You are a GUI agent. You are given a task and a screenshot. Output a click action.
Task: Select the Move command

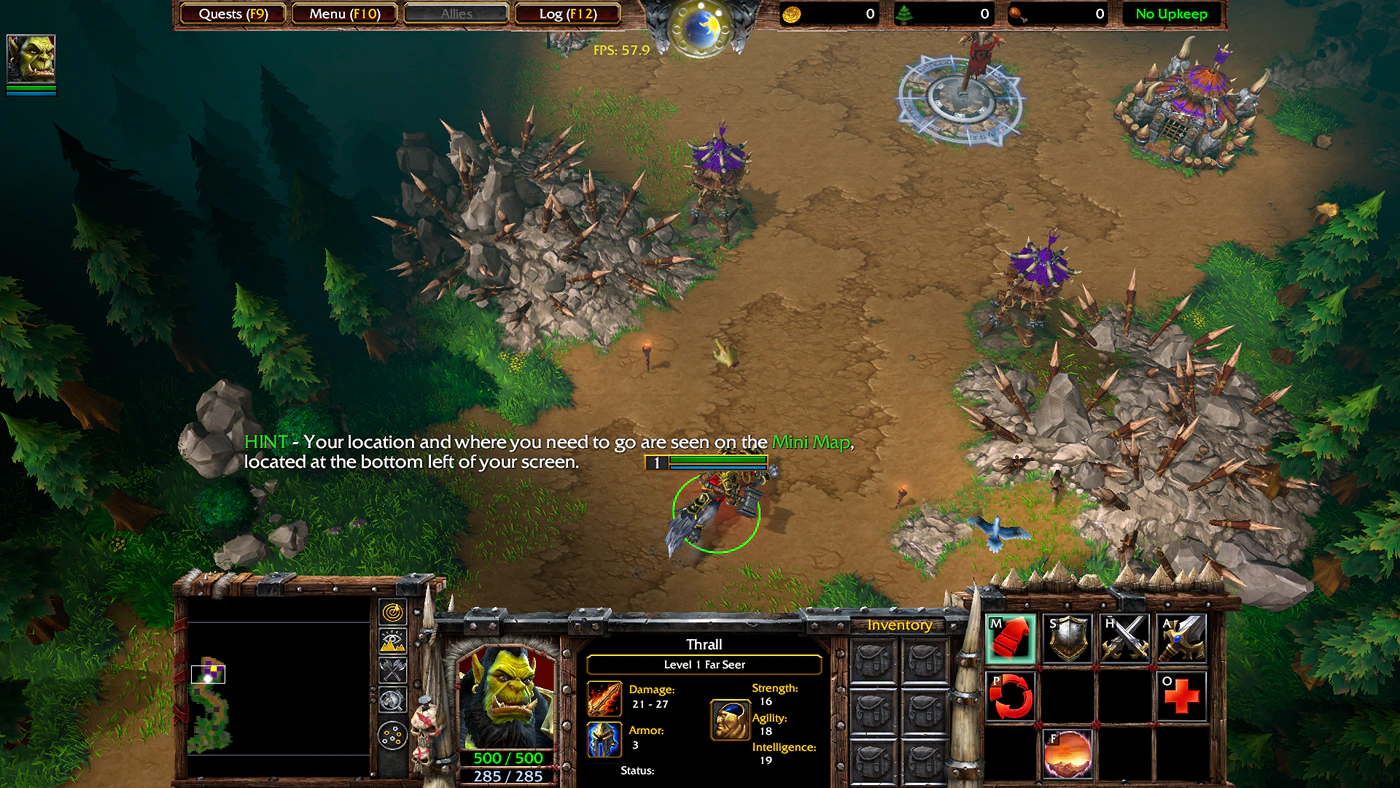pos(1010,639)
